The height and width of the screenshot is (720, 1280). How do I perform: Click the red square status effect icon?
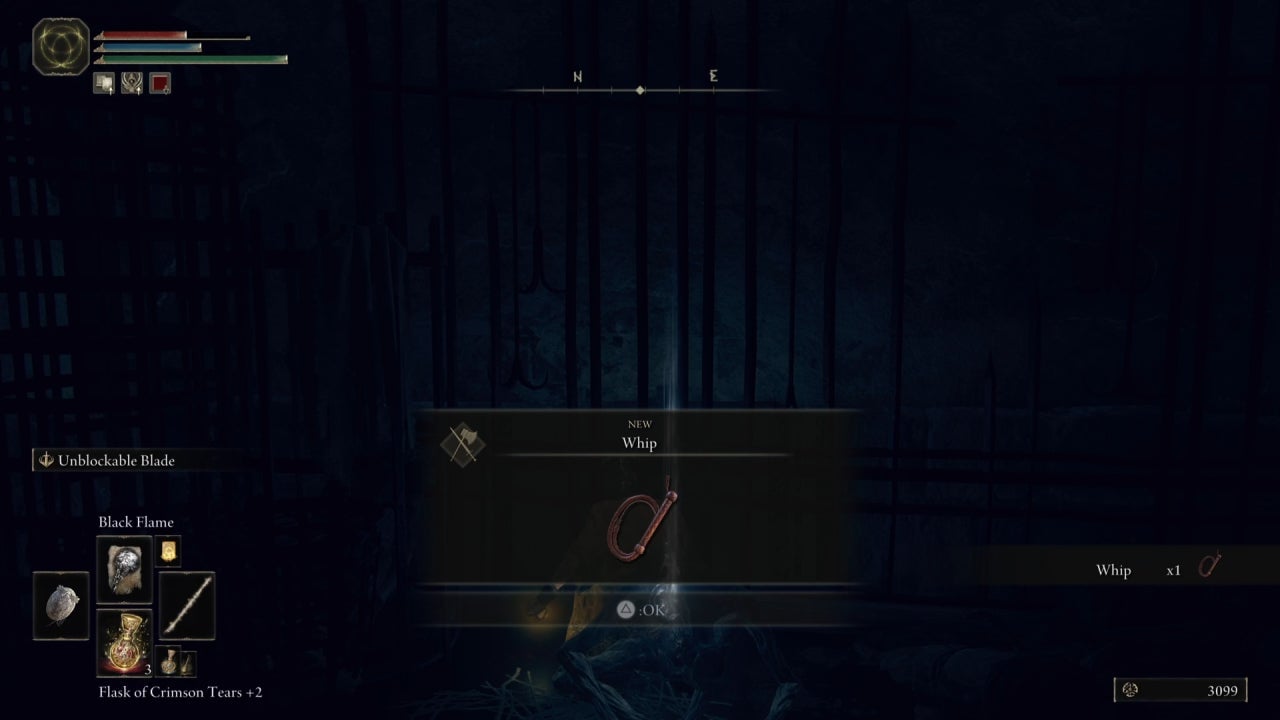(159, 84)
